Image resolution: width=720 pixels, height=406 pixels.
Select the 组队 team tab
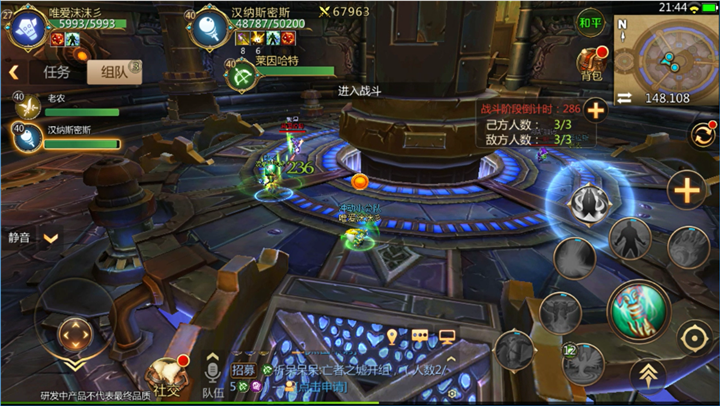coord(108,72)
